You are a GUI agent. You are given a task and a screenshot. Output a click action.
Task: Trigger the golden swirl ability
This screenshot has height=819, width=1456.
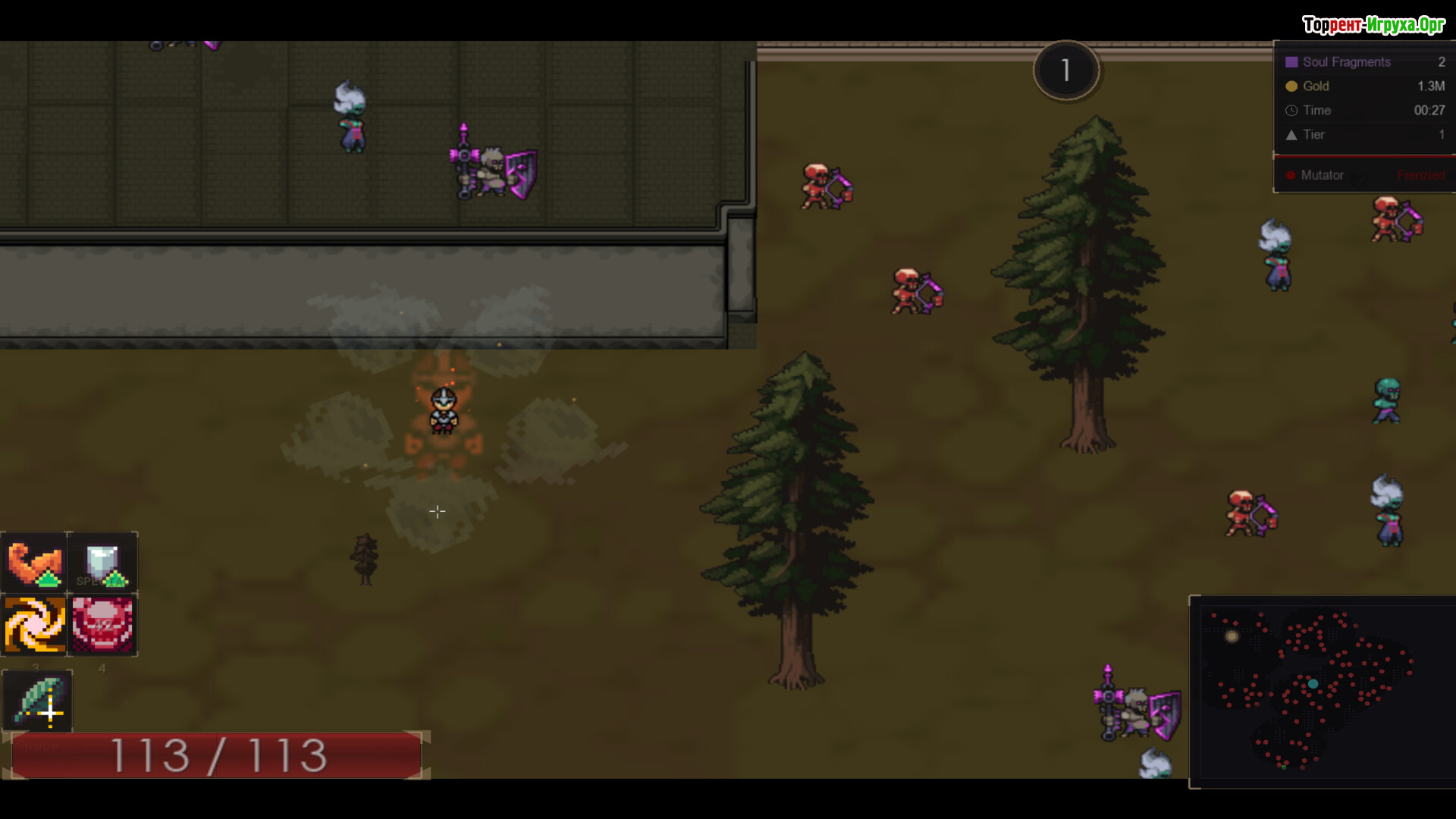(x=34, y=626)
